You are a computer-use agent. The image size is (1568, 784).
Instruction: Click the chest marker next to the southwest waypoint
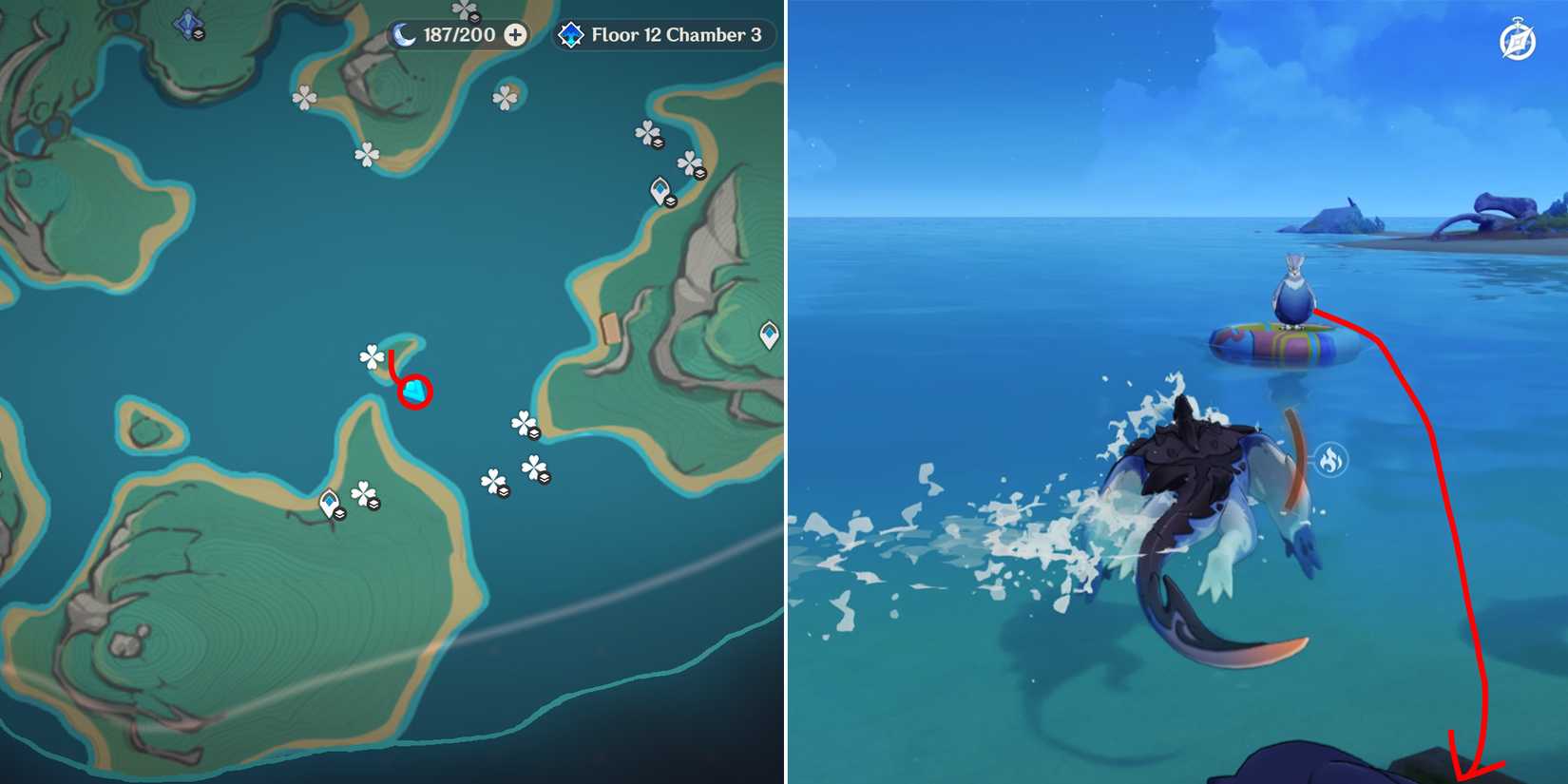click(x=340, y=514)
